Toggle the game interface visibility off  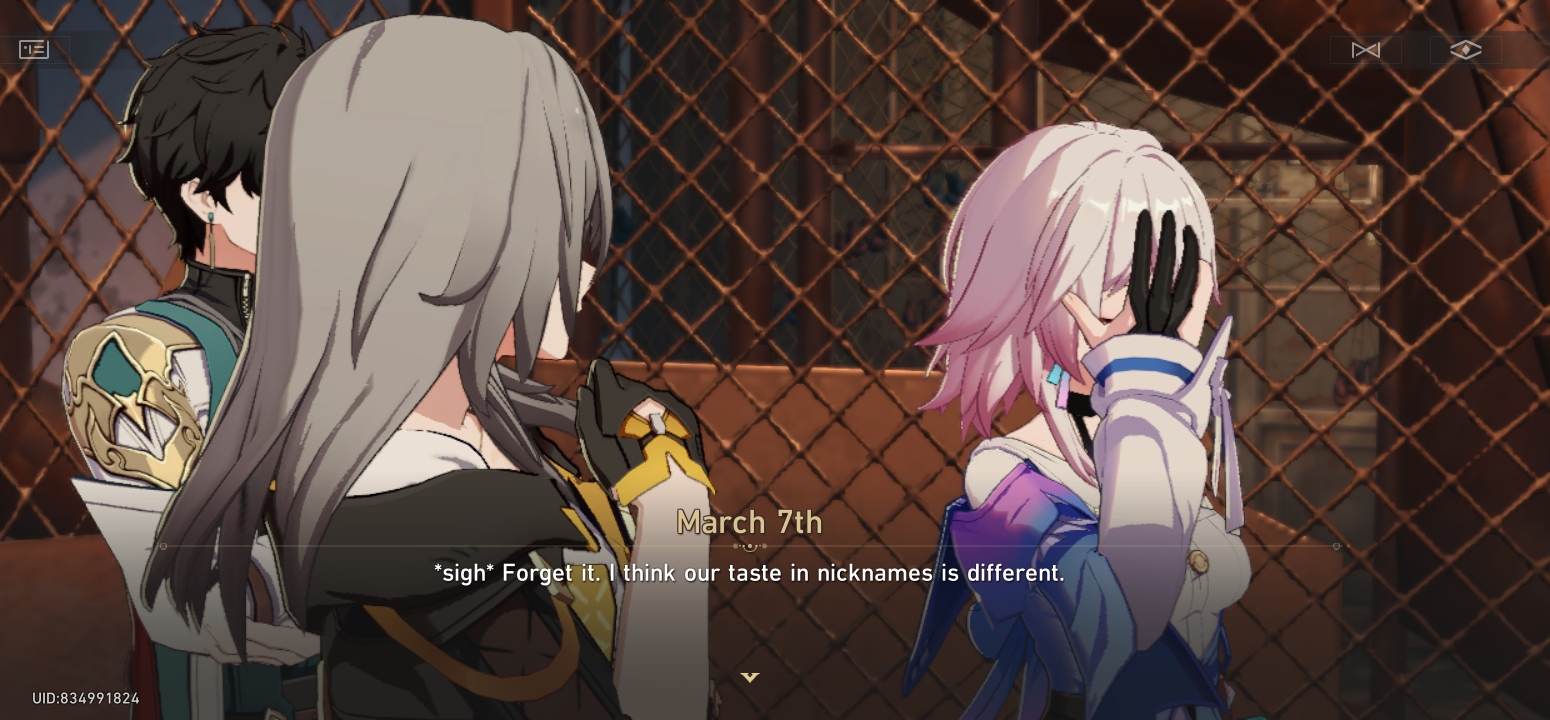click(x=1464, y=49)
